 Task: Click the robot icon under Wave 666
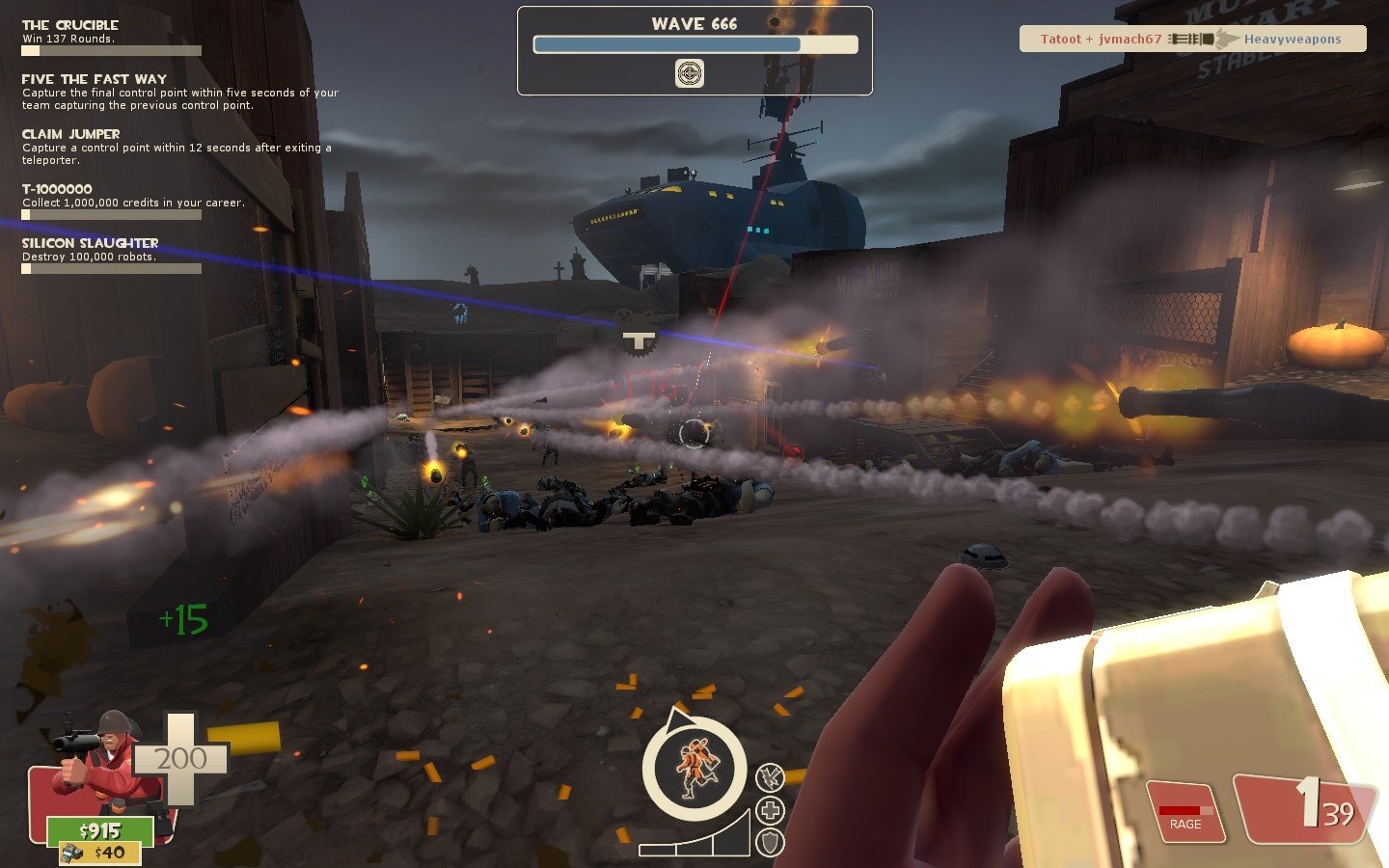coord(689,73)
